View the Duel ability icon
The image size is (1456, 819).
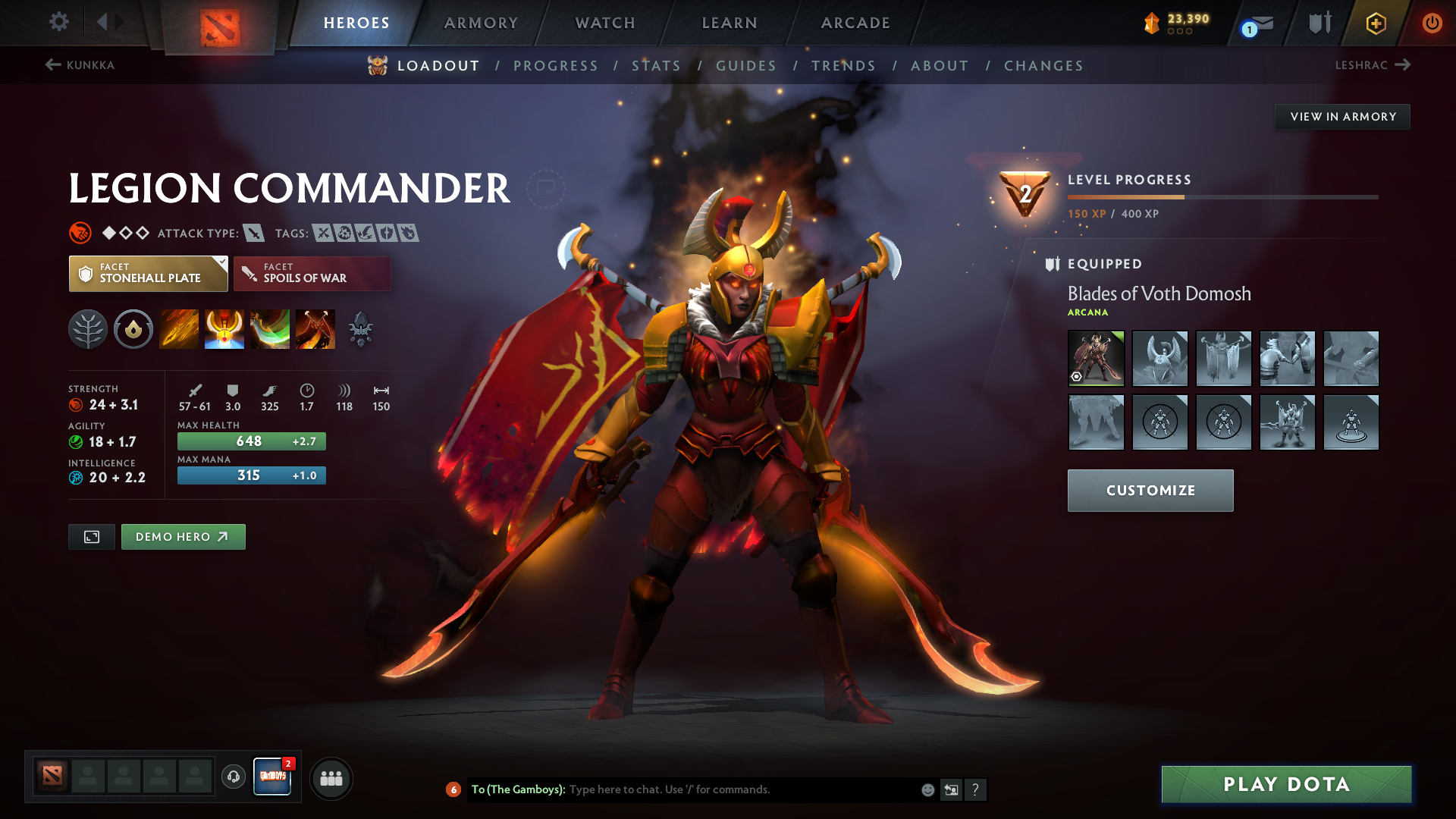tap(315, 328)
